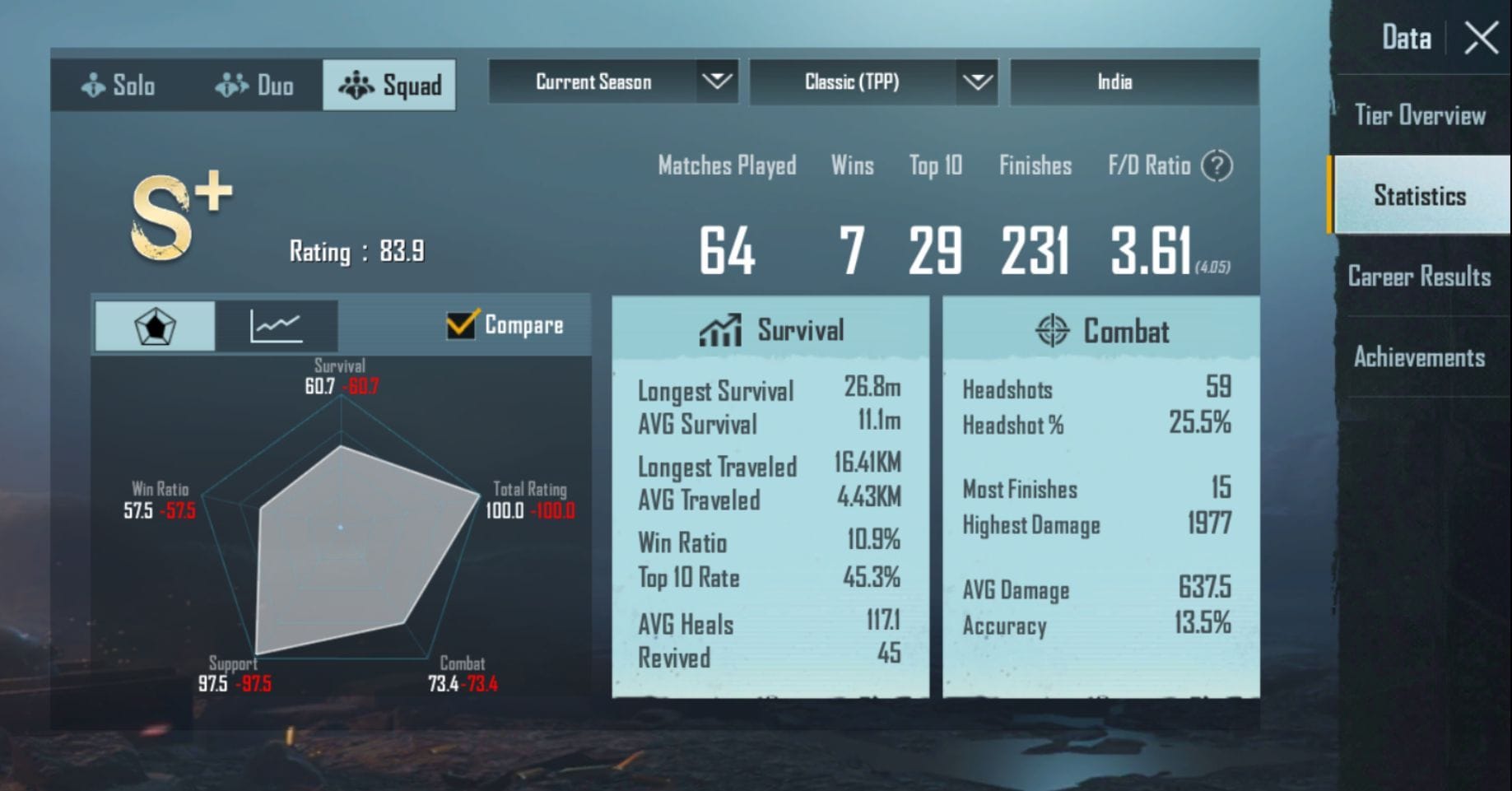
Task: Close the Data panel with the X
Action: point(1482,38)
